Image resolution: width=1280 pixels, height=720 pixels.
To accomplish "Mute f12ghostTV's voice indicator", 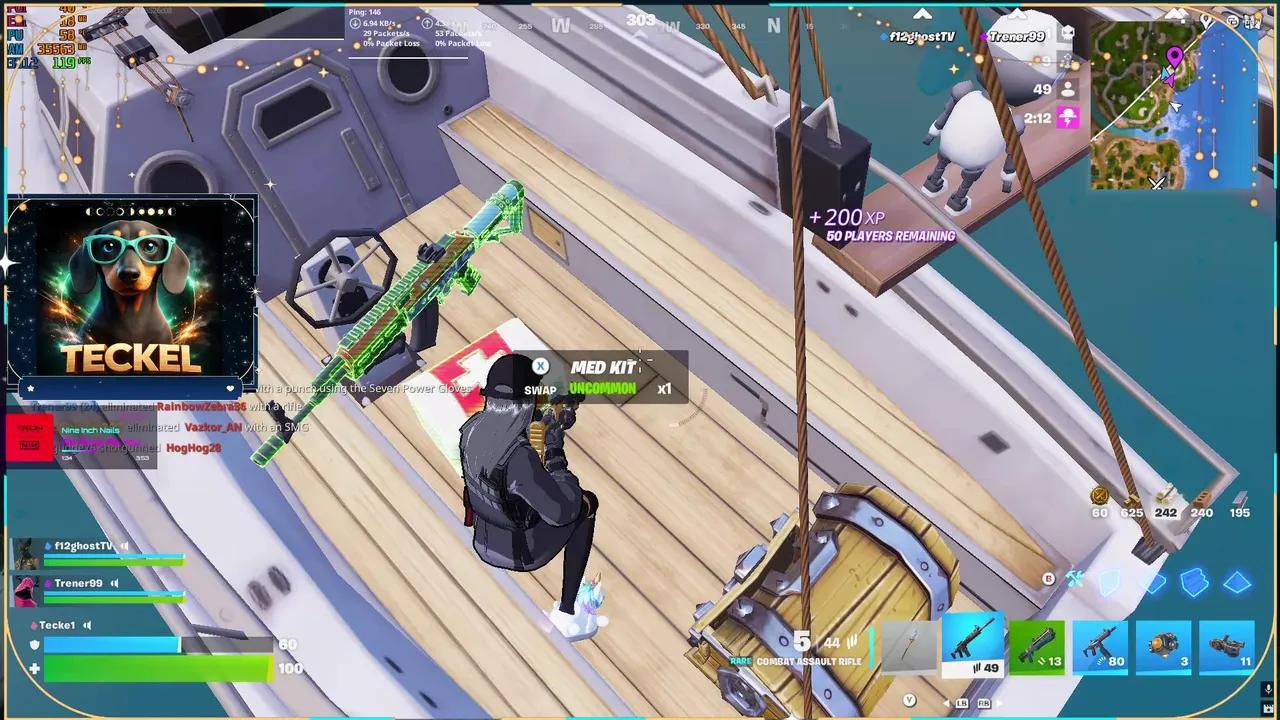I will (123, 546).
